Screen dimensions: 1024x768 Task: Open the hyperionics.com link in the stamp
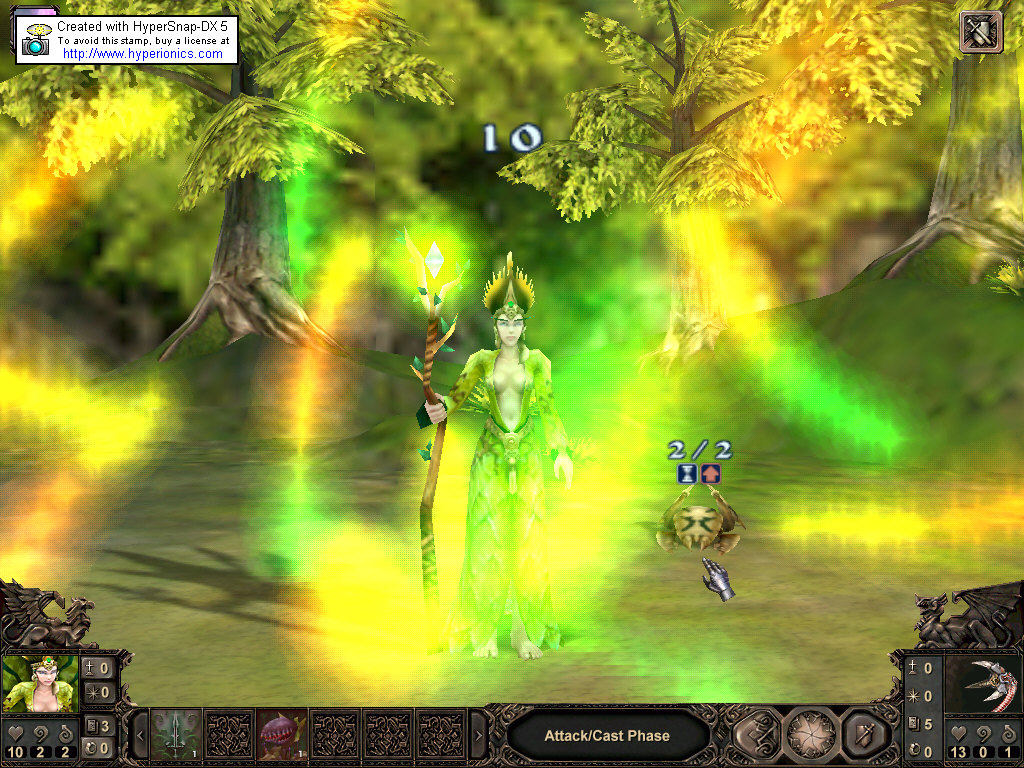pos(142,54)
